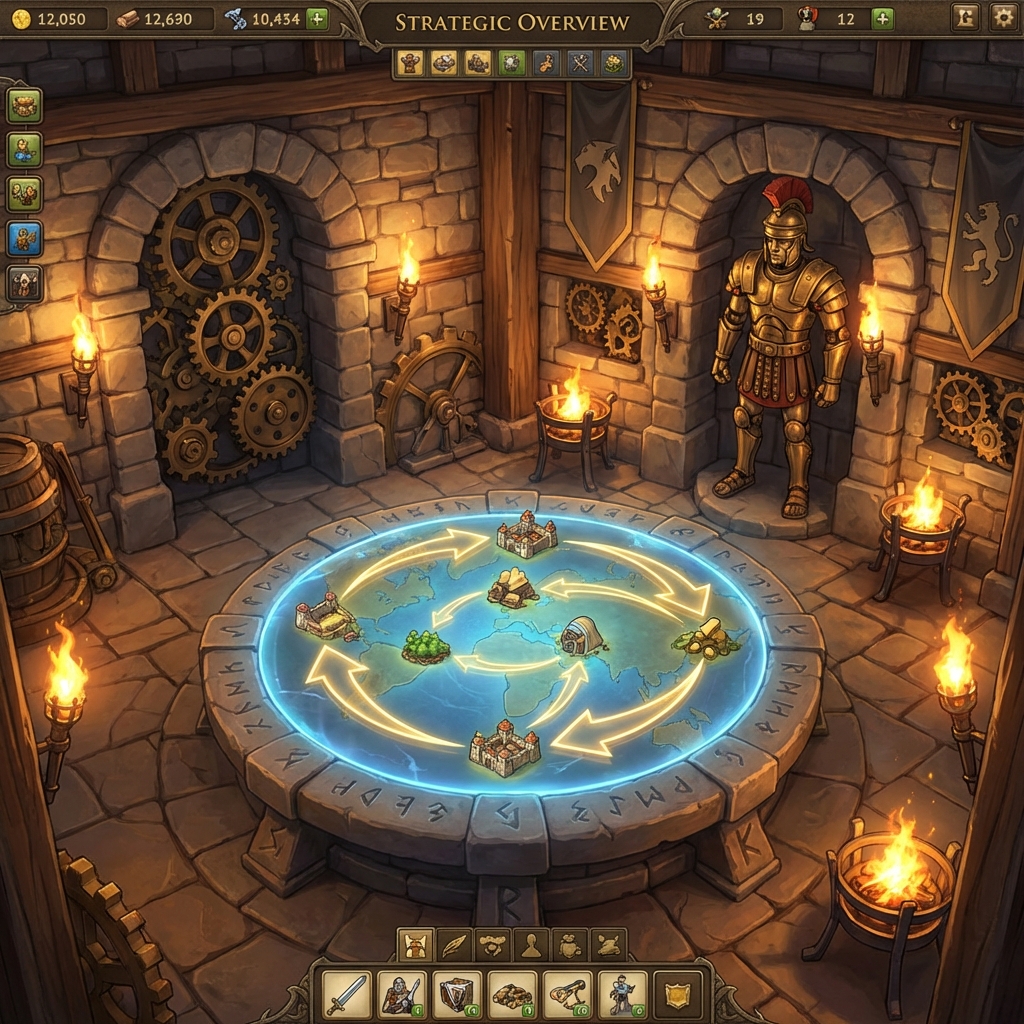Screen dimensions: 1024x1024
Task: Open the button left of the settings gear
Action: click(965, 17)
